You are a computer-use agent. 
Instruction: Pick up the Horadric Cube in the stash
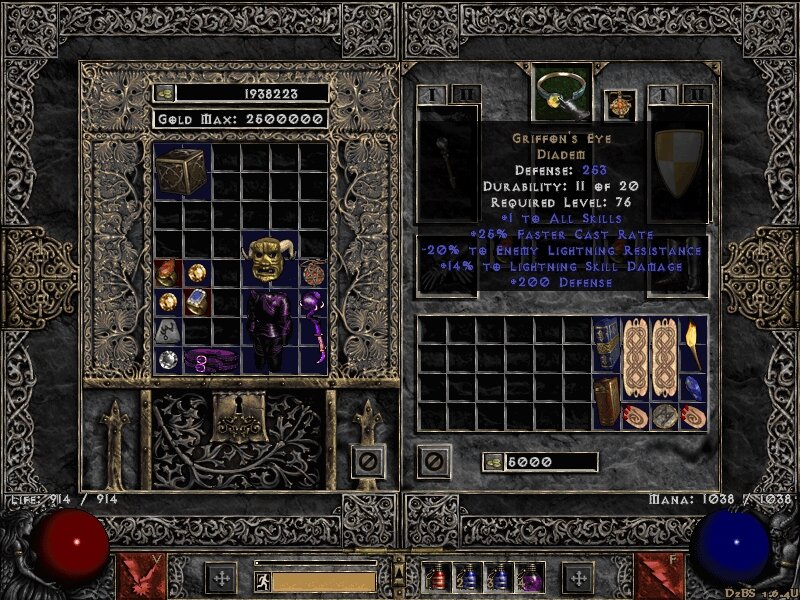tap(181, 169)
